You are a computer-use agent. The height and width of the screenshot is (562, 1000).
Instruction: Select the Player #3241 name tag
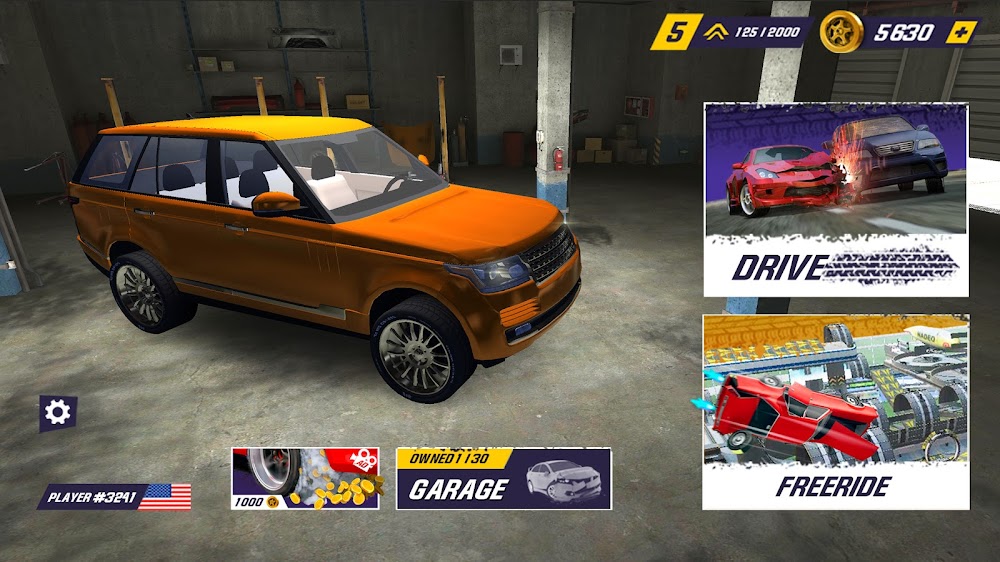(x=115, y=496)
